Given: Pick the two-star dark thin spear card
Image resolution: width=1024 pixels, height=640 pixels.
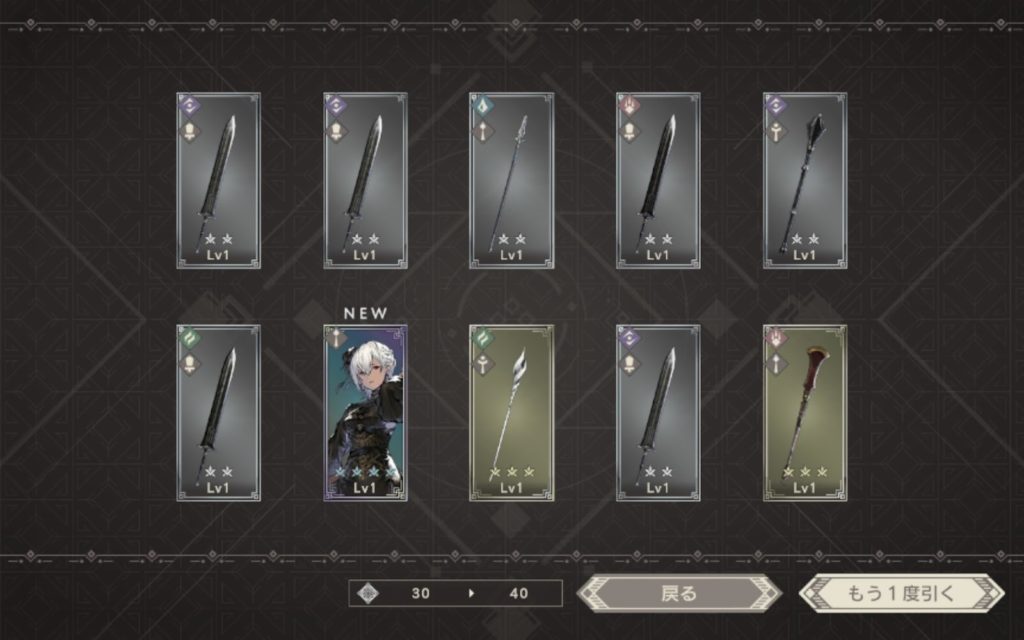Looking at the screenshot, I should [511, 181].
